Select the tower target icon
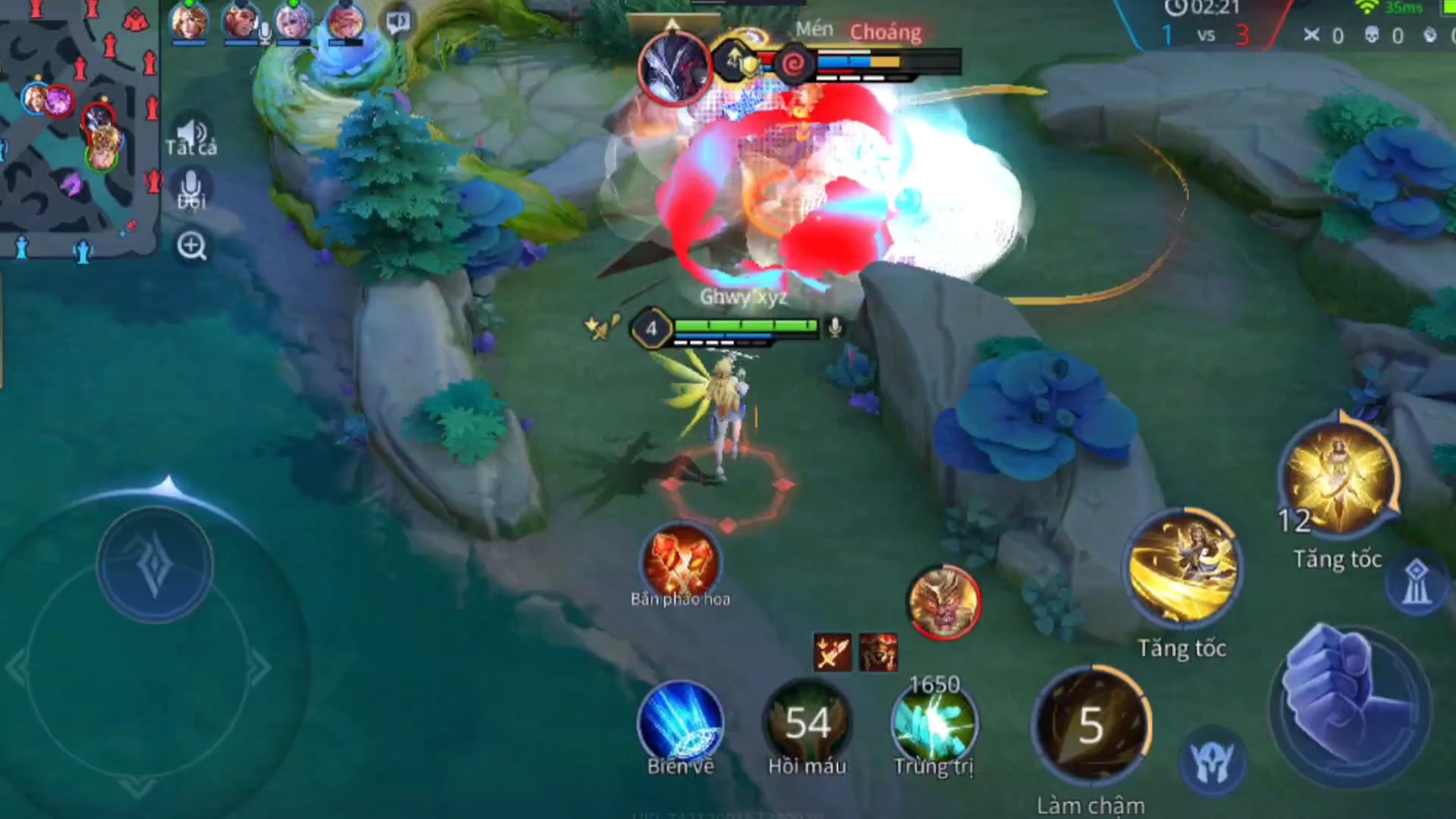1456x819 pixels. (x=1416, y=584)
